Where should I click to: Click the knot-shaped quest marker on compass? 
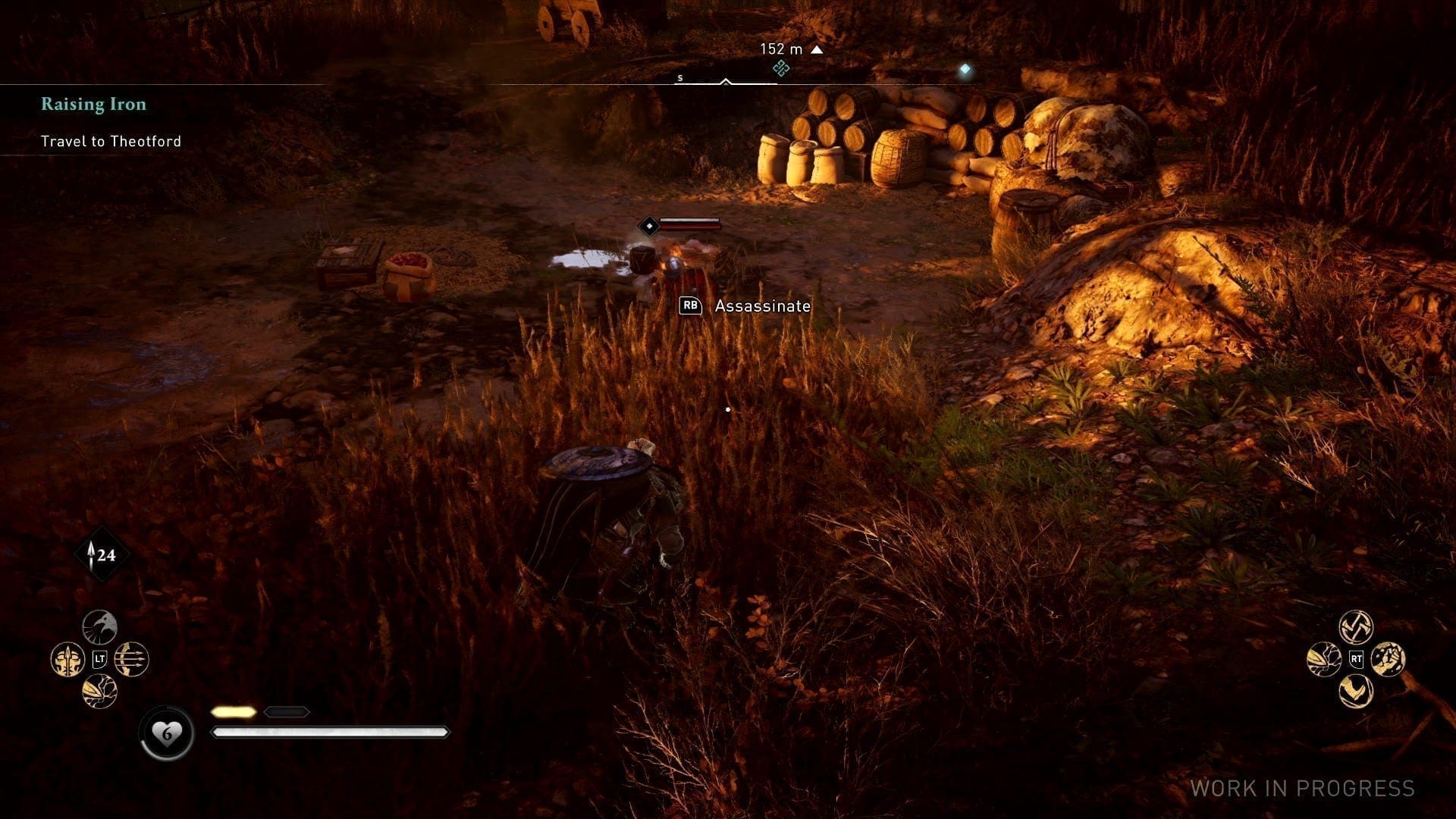[x=781, y=69]
